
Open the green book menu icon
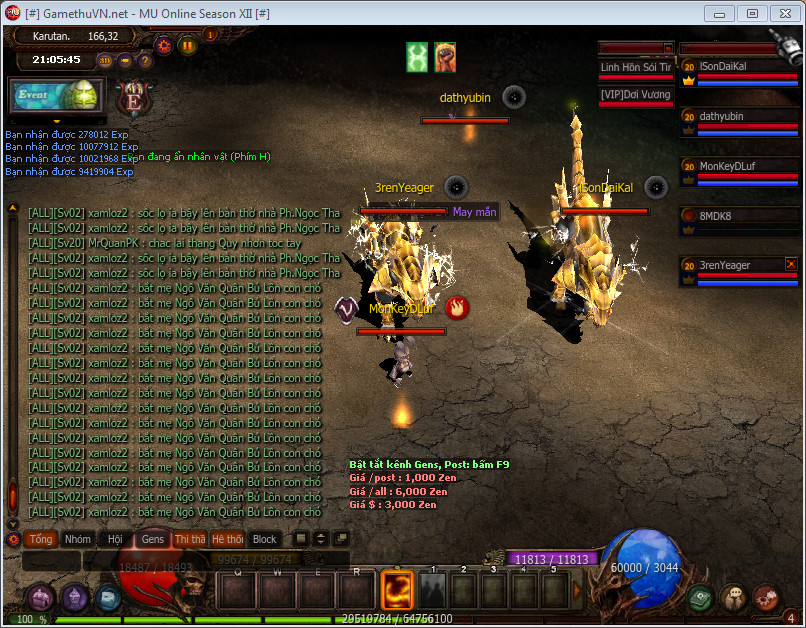[701, 597]
